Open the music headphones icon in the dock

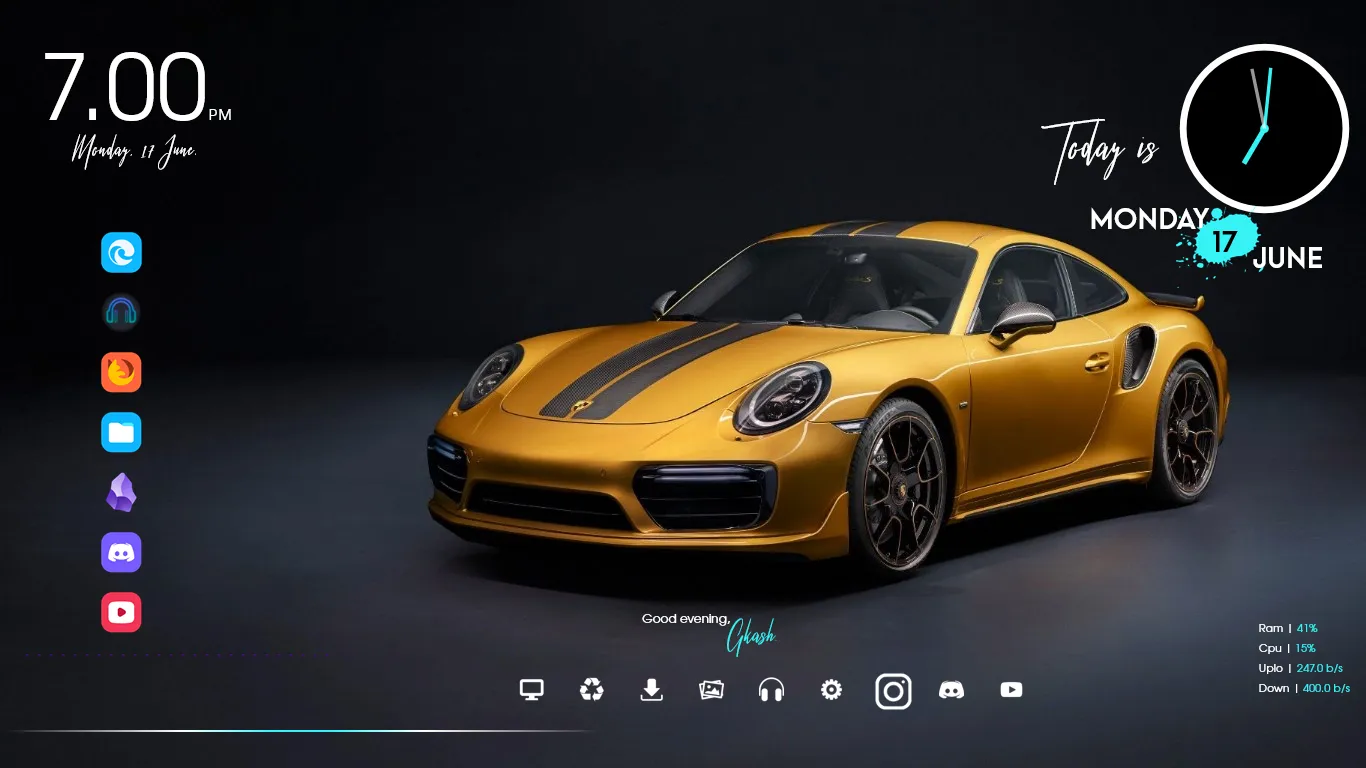click(x=771, y=690)
